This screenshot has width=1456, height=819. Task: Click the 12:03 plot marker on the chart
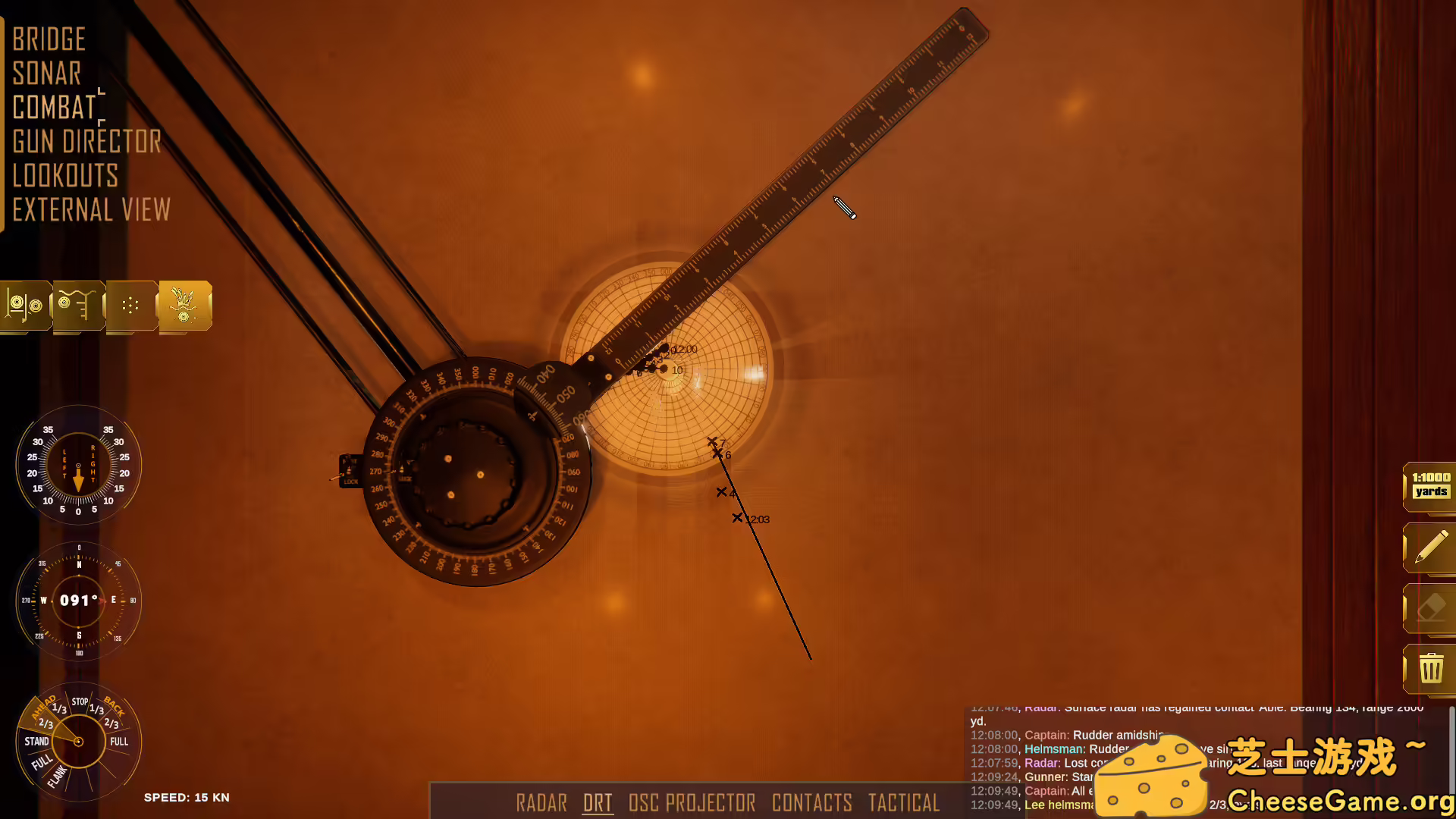[737, 518]
